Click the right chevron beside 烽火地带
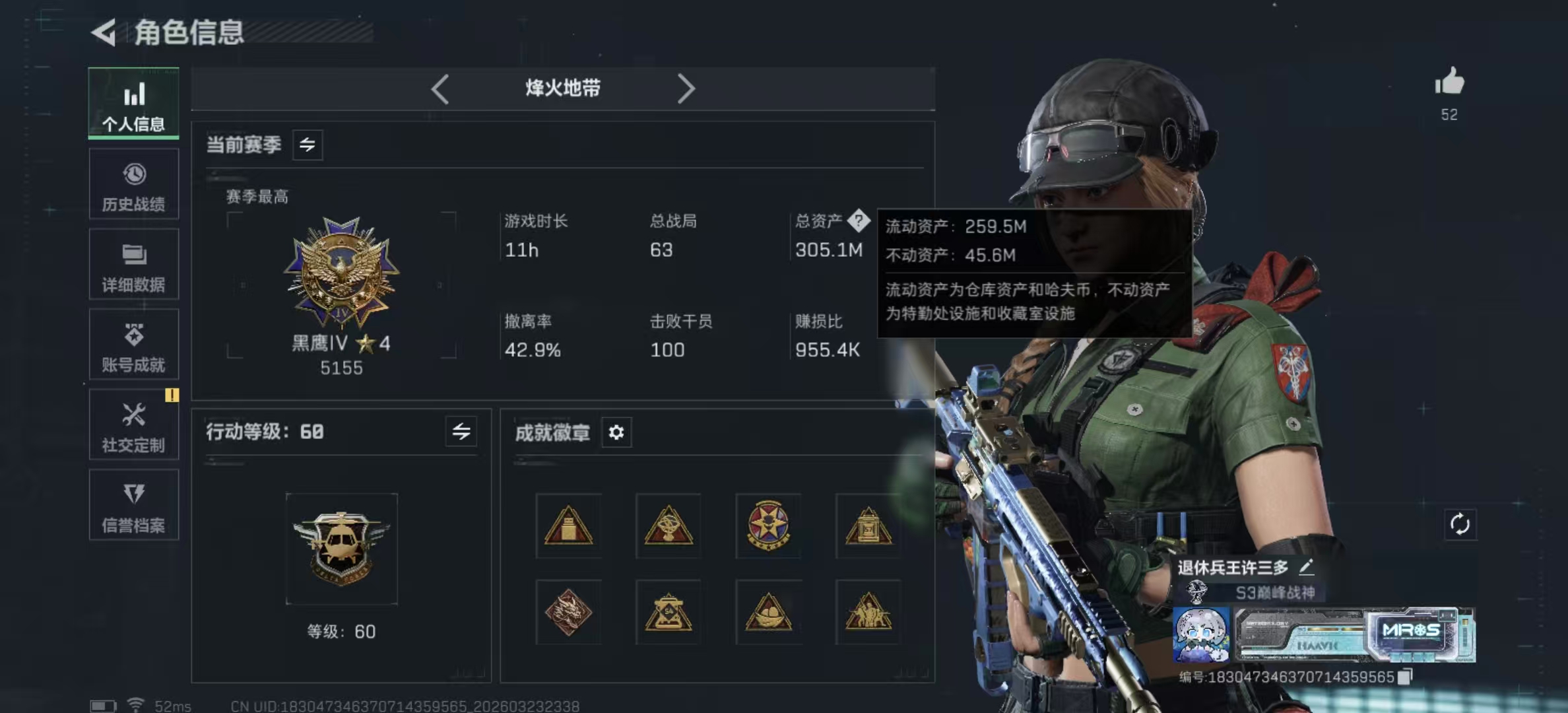The height and width of the screenshot is (713, 1568). [x=687, y=88]
